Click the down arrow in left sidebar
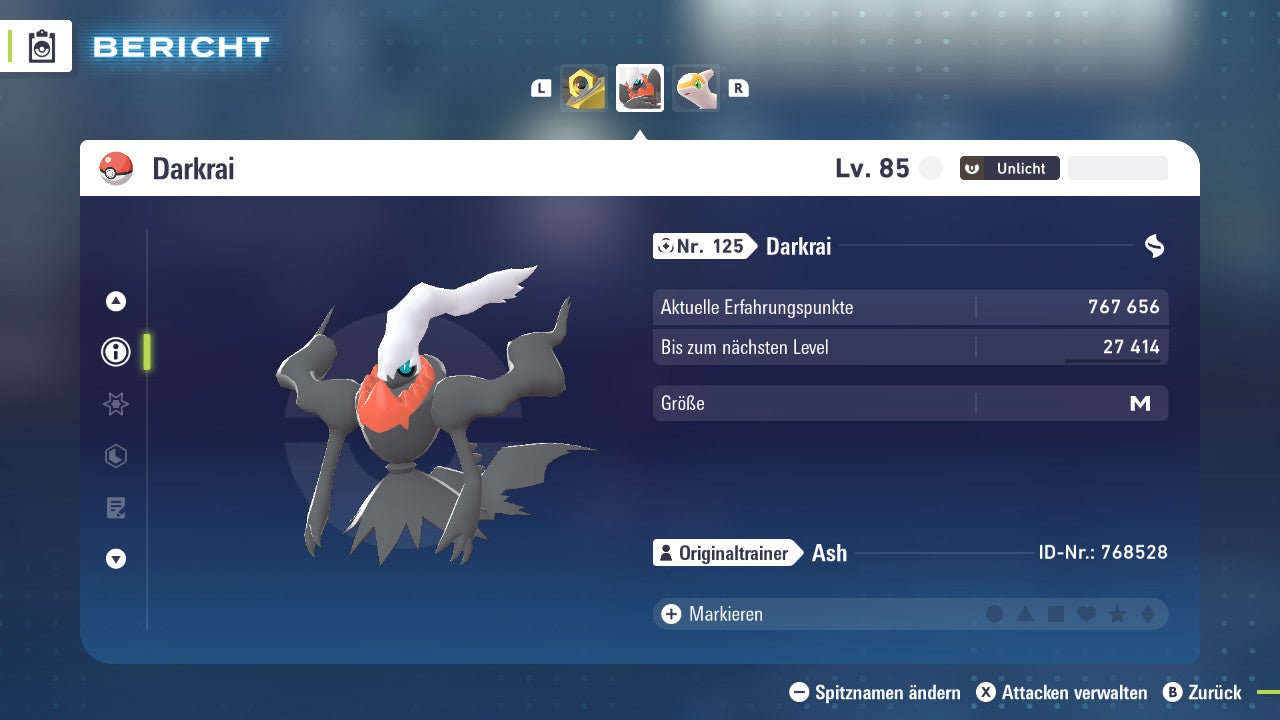Viewport: 1280px width, 720px height. 115,559
